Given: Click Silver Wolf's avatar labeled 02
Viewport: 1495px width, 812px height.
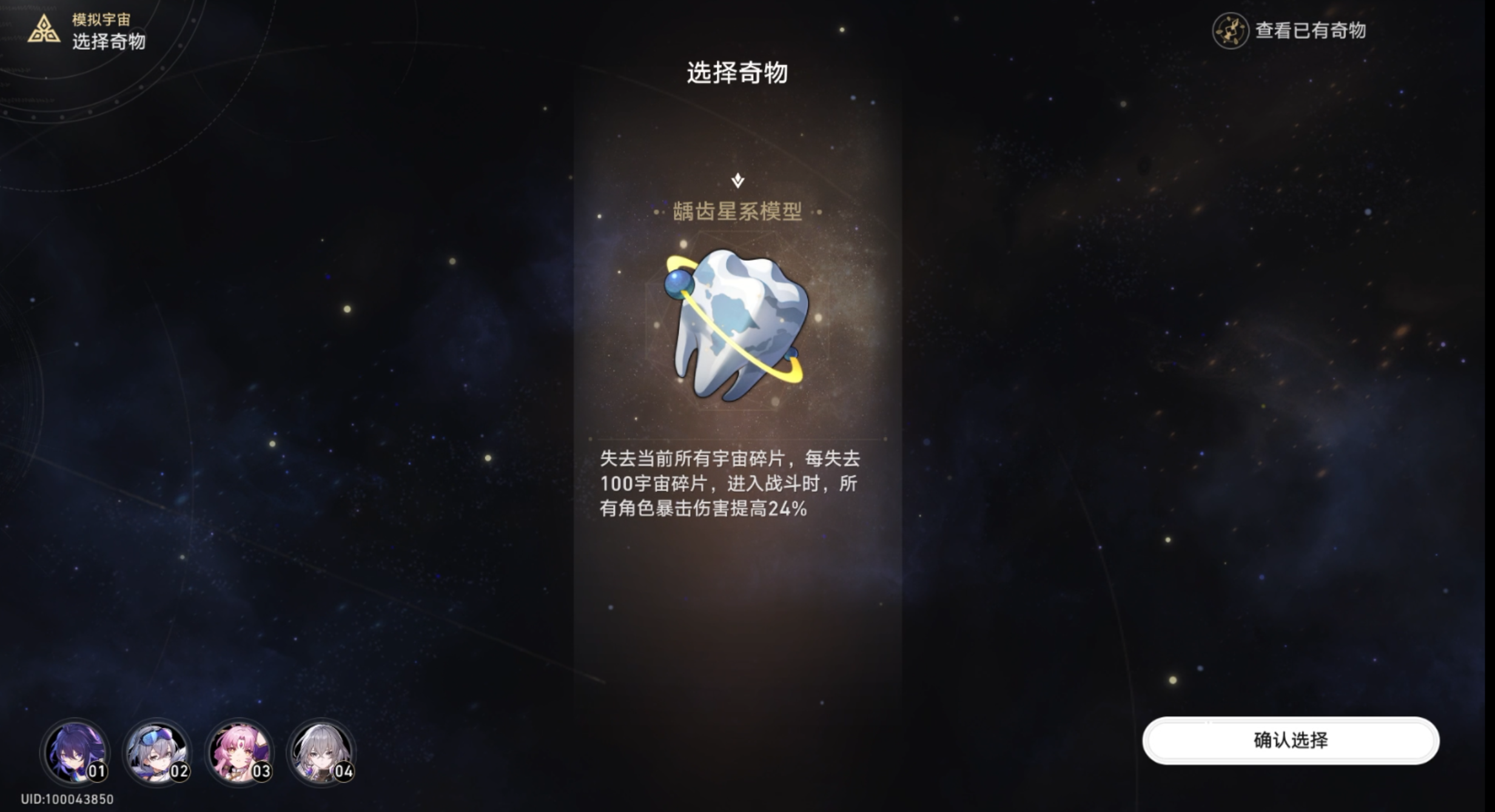Looking at the screenshot, I should pos(156,753).
